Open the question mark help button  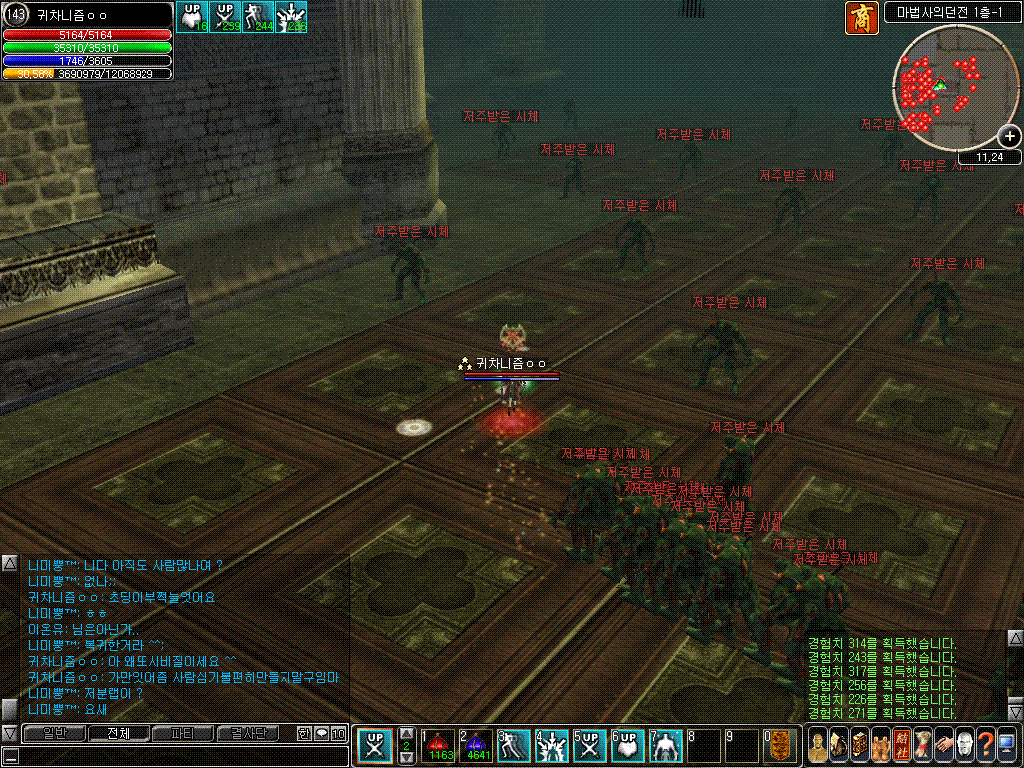[985, 746]
